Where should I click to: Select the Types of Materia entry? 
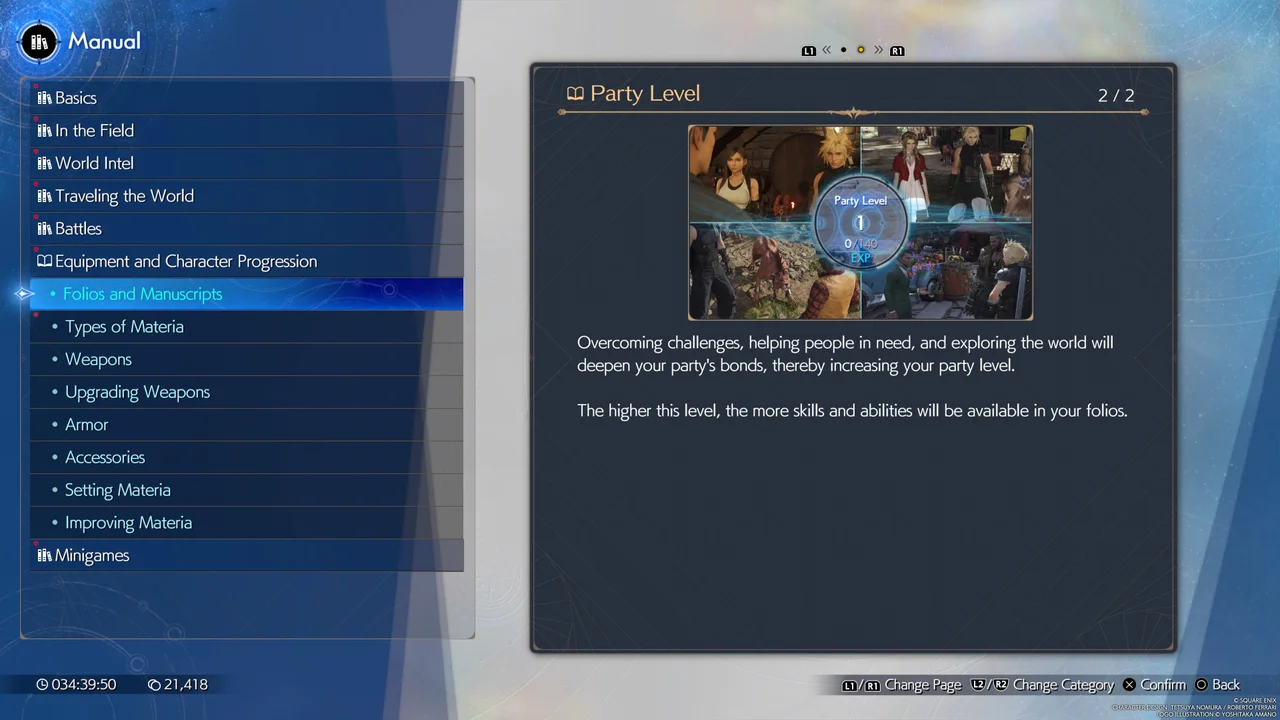[124, 326]
